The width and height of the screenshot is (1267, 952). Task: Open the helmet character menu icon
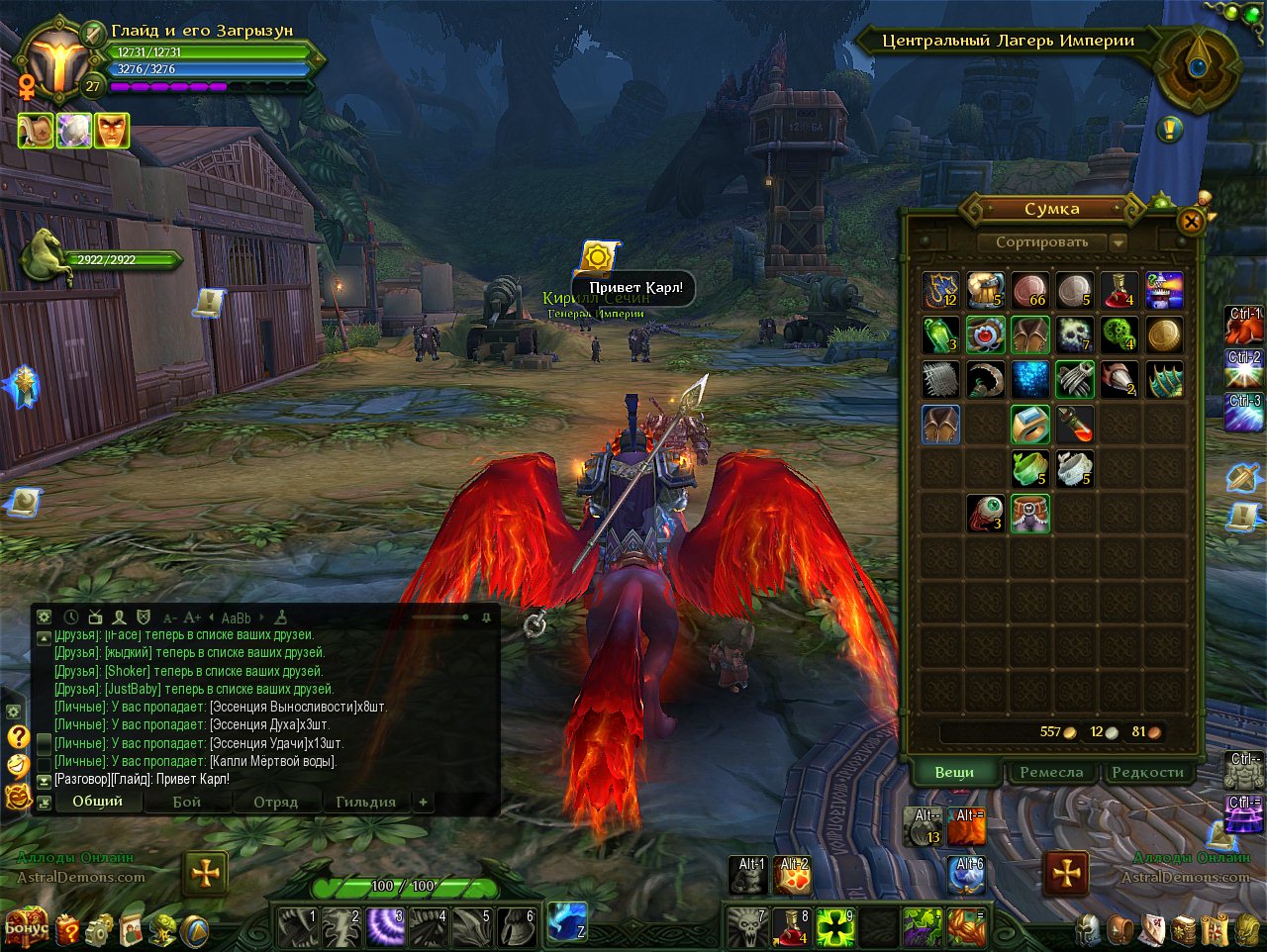coord(1090,929)
